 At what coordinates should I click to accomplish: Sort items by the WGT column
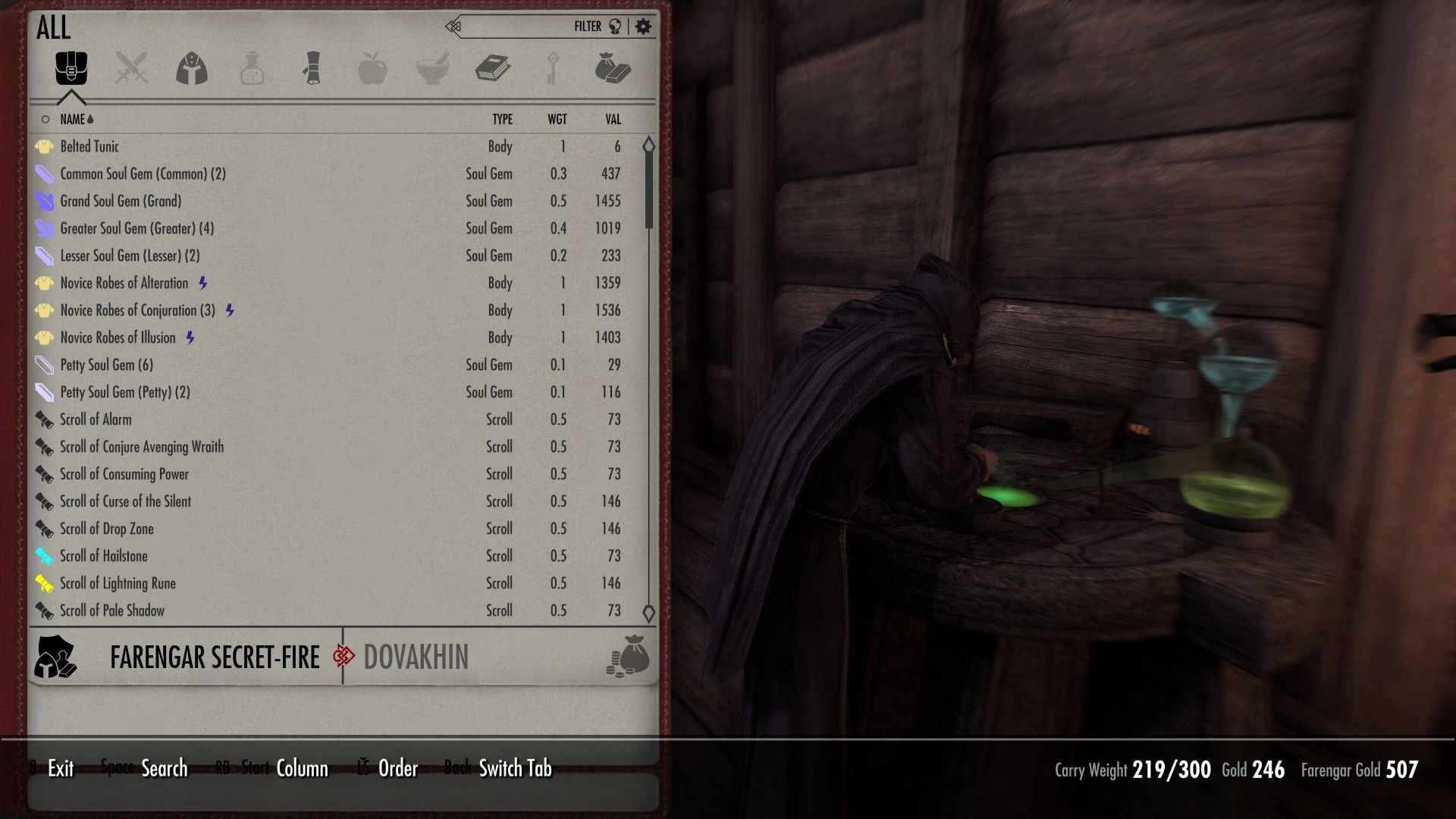pyautogui.click(x=559, y=119)
